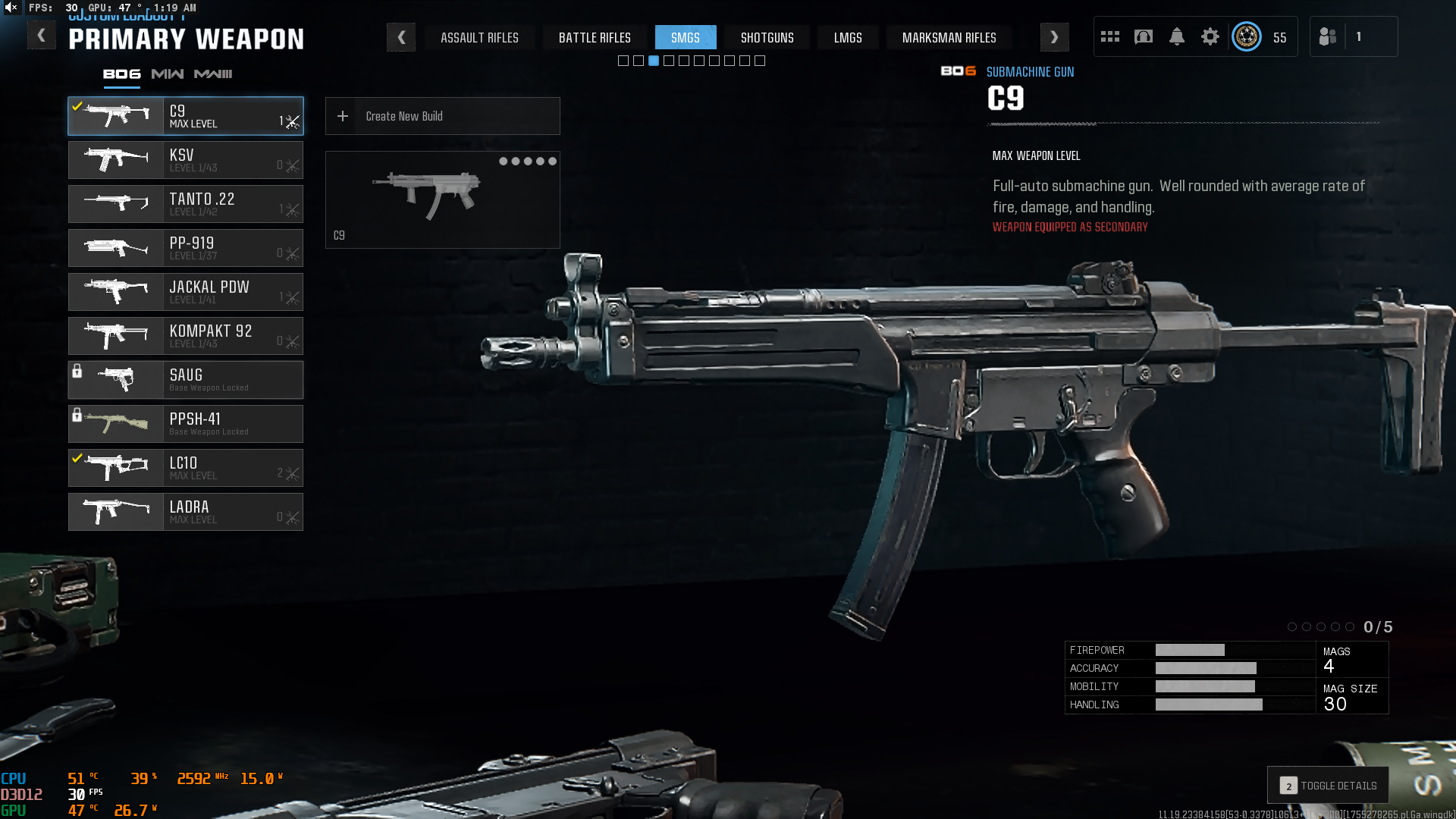Pick the Ladra submachine gun
Viewport: 1456px width, 819px height.
click(186, 512)
